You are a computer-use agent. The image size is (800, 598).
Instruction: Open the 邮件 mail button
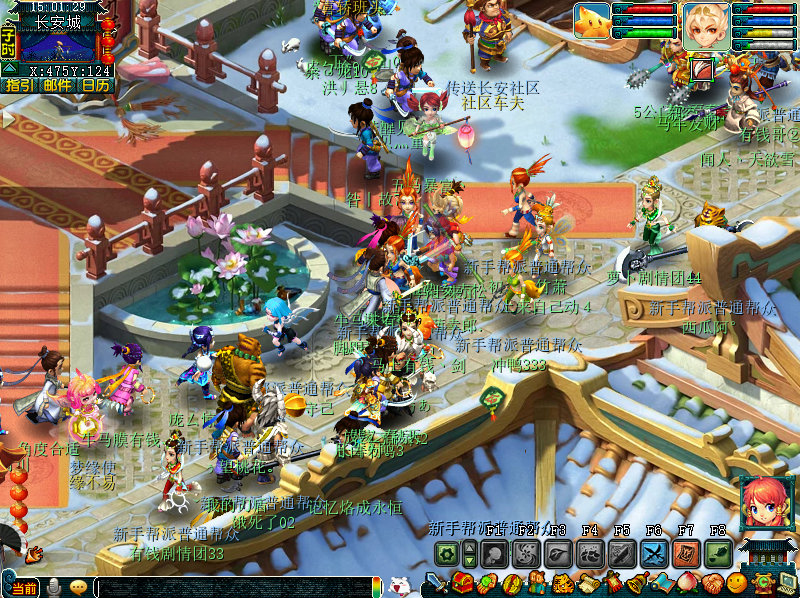57,86
